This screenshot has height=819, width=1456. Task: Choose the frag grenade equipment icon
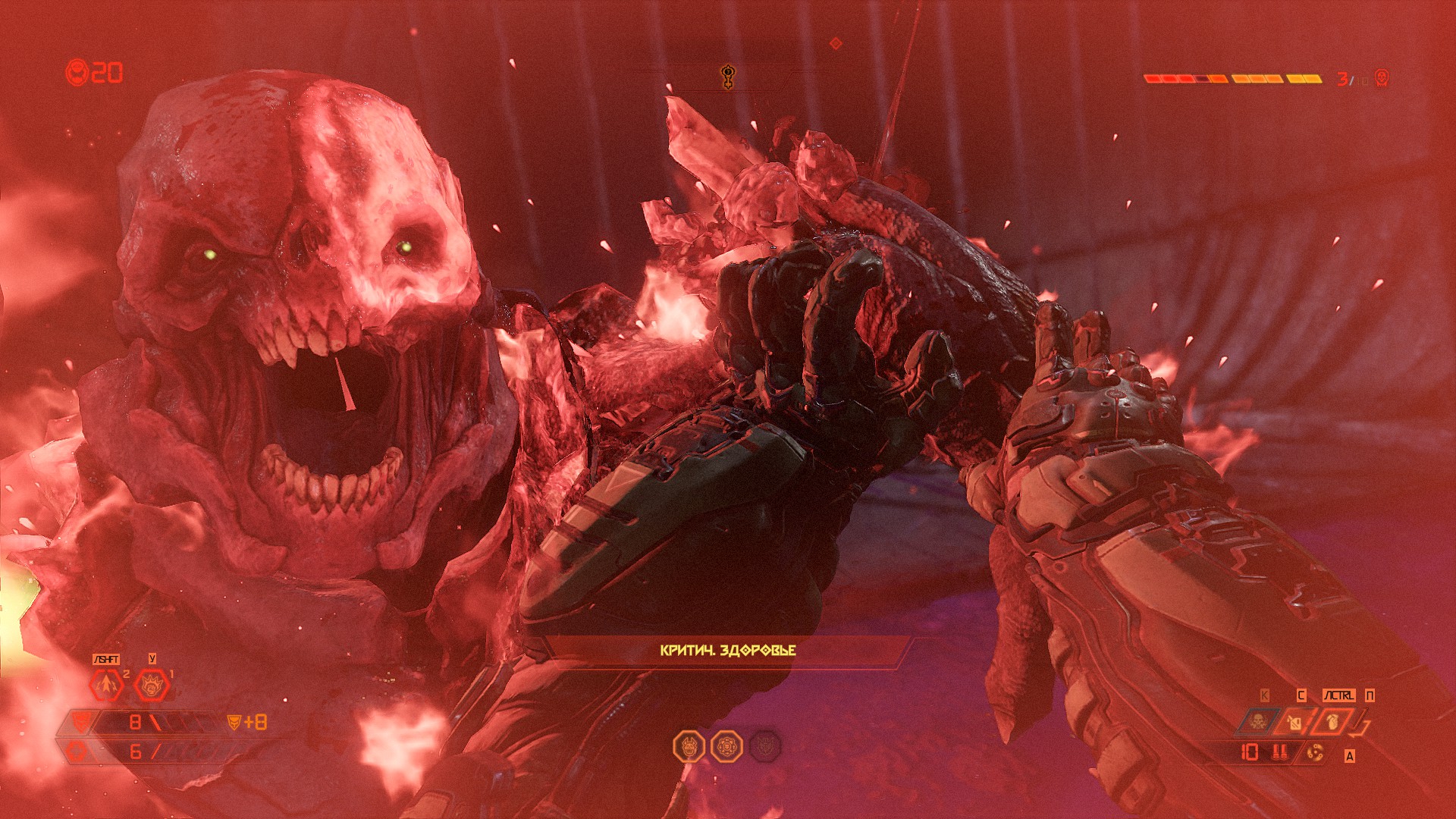click(1332, 722)
